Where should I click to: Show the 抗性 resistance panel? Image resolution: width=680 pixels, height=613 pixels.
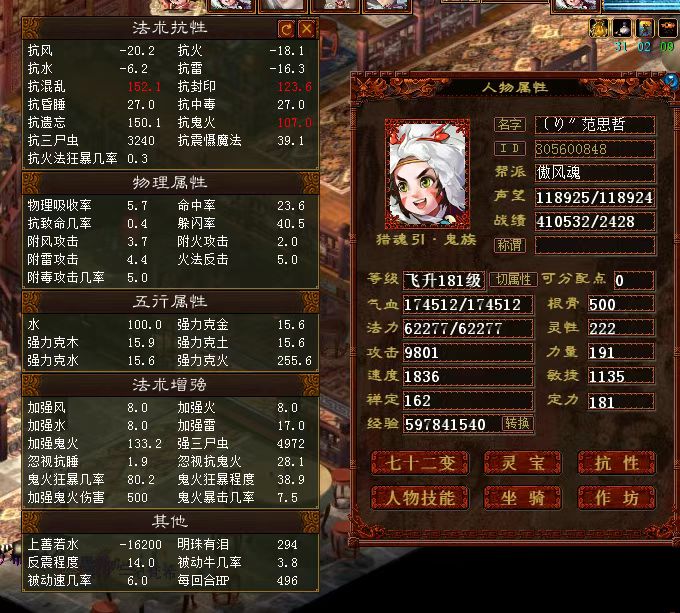[616, 463]
